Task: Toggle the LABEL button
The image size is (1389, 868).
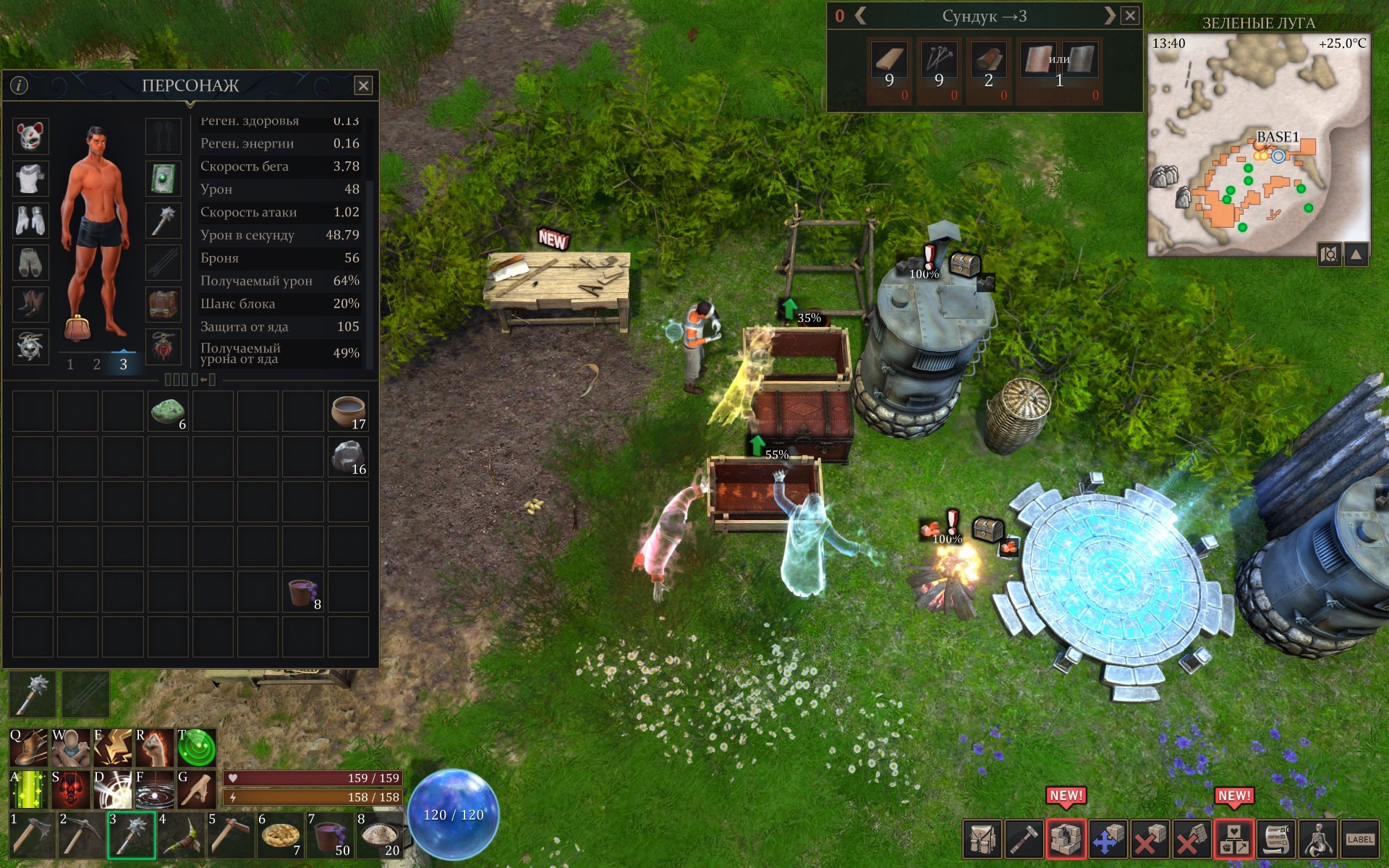Action: 1360,839
